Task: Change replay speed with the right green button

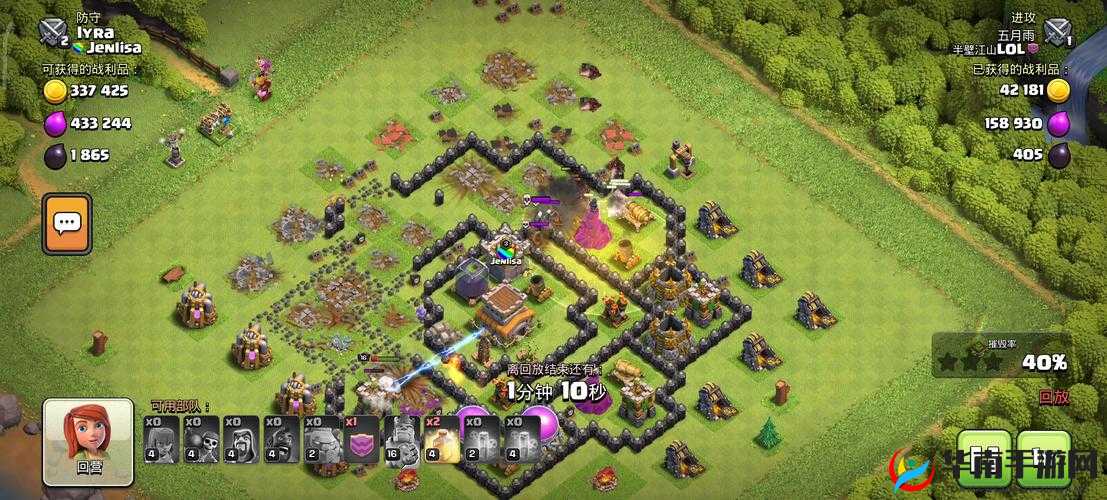Action: [x=1044, y=458]
